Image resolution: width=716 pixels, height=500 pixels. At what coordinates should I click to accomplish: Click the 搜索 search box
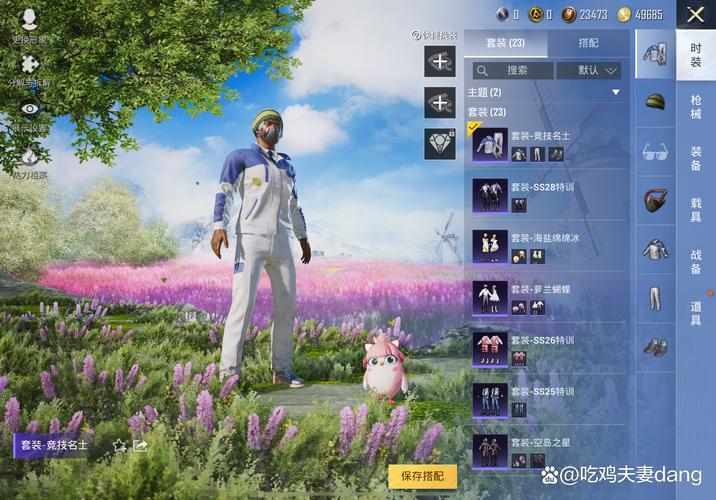point(513,70)
